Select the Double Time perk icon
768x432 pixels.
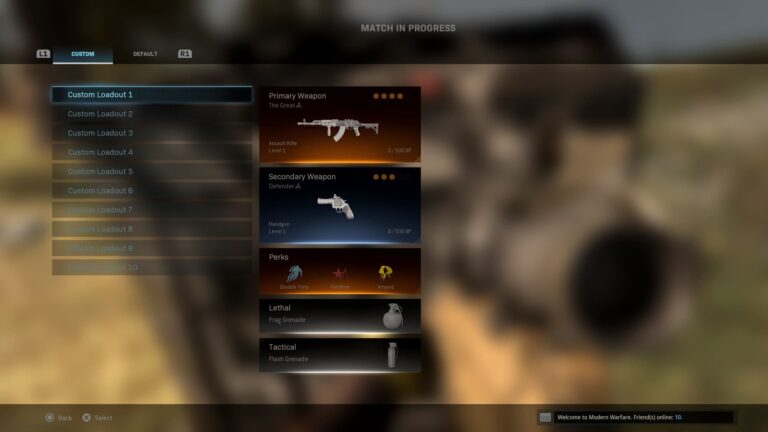click(x=295, y=272)
